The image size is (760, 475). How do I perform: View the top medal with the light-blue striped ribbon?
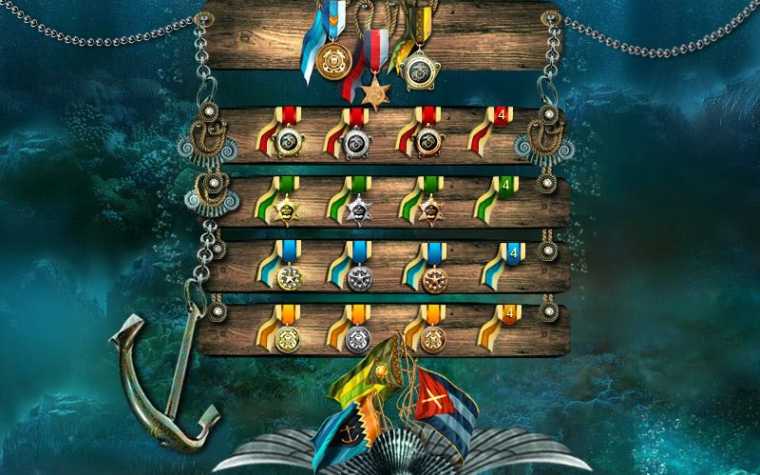(x=334, y=58)
